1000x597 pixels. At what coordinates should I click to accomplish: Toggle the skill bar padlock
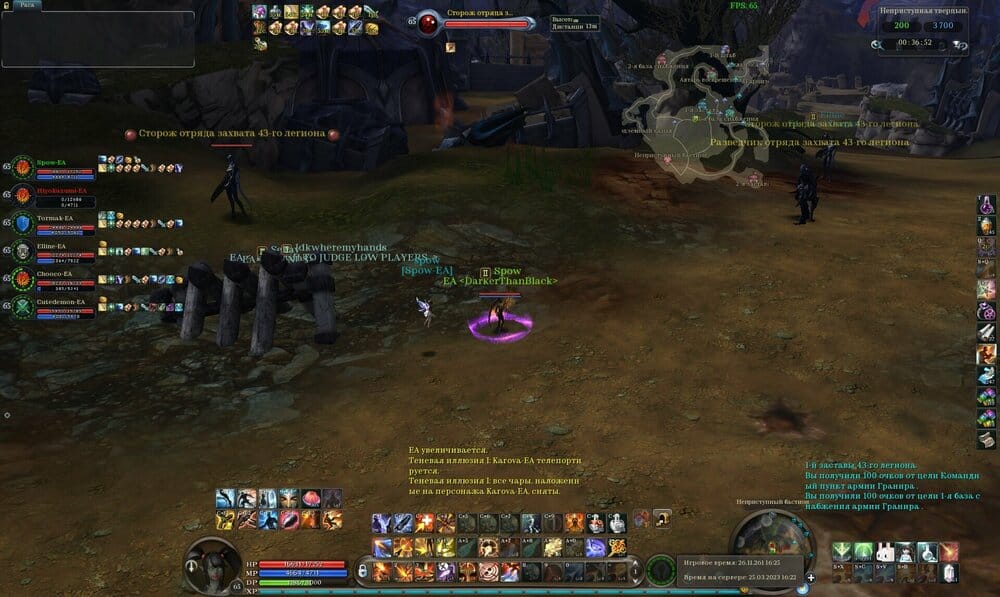point(364,571)
